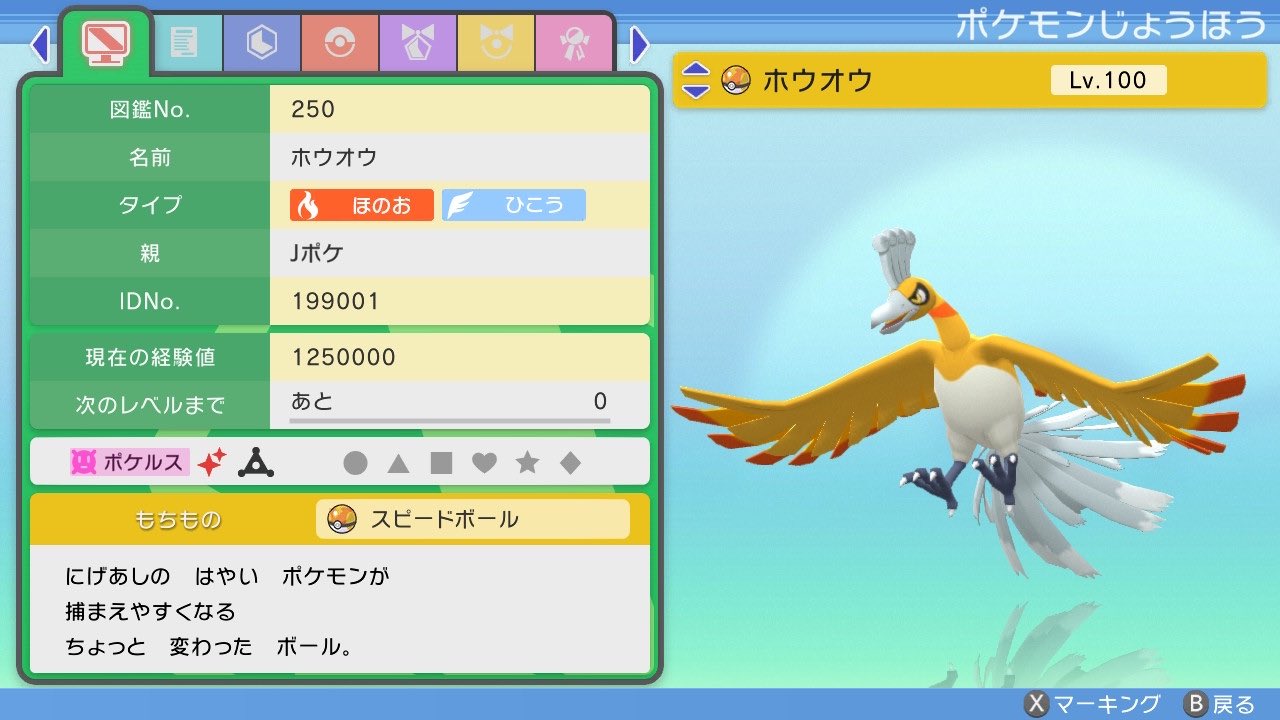Select the purple ribbon tab icon
The image size is (1280, 720).
pos(417,43)
